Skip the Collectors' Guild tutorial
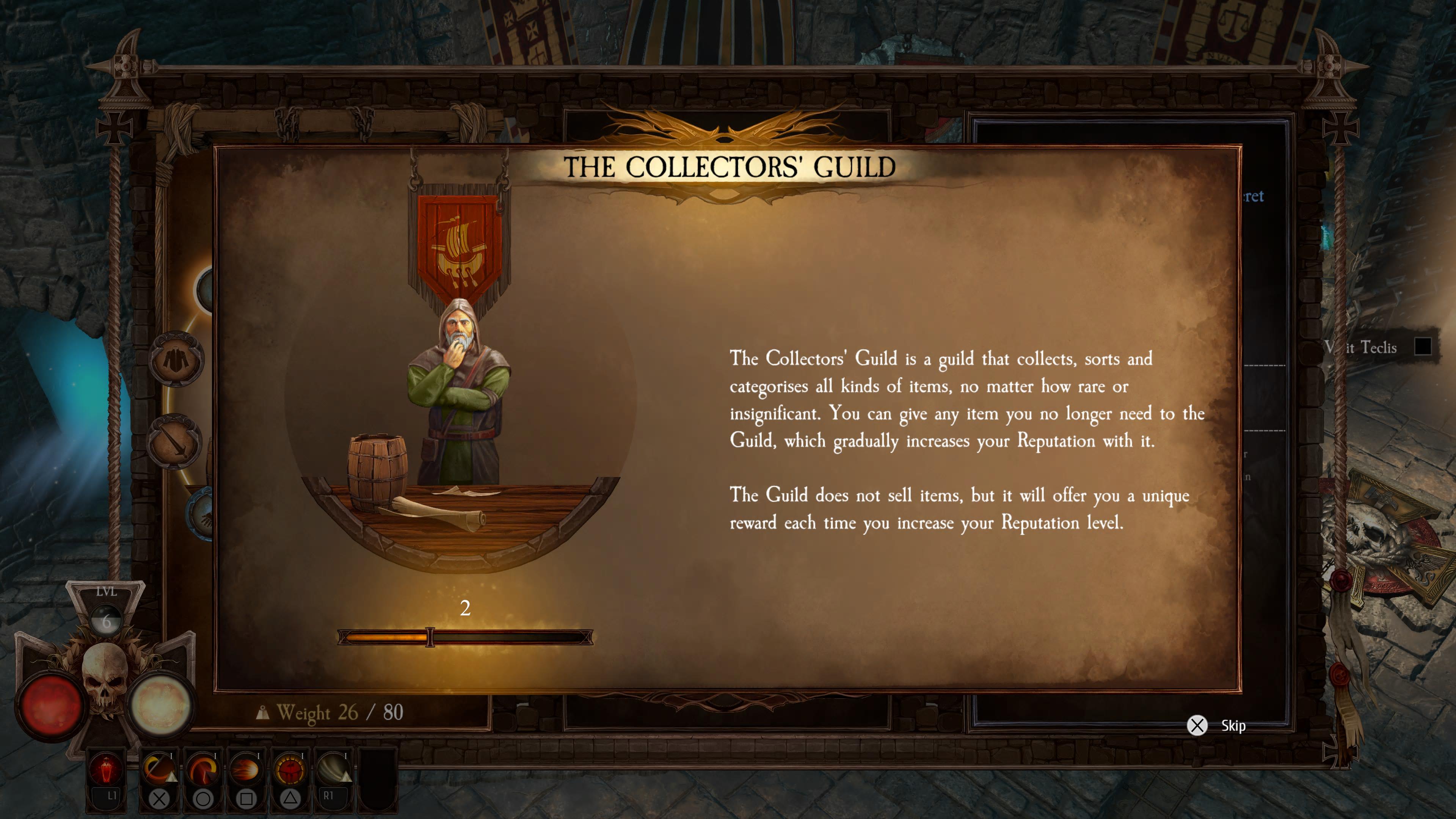Image resolution: width=1456 pixels, height=819 pixels. pyautogui.click(x=1198, y=725)
